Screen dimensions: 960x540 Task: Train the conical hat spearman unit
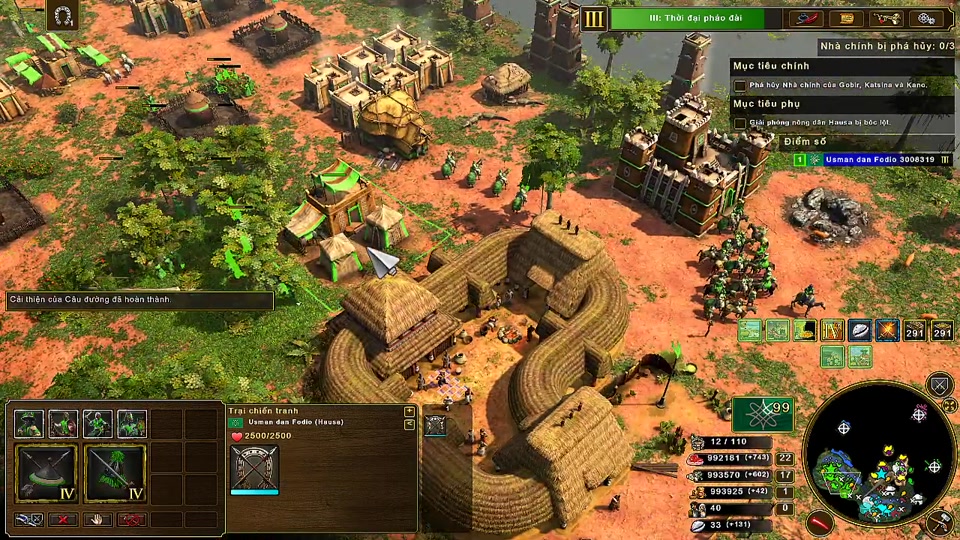coord(45,473)
